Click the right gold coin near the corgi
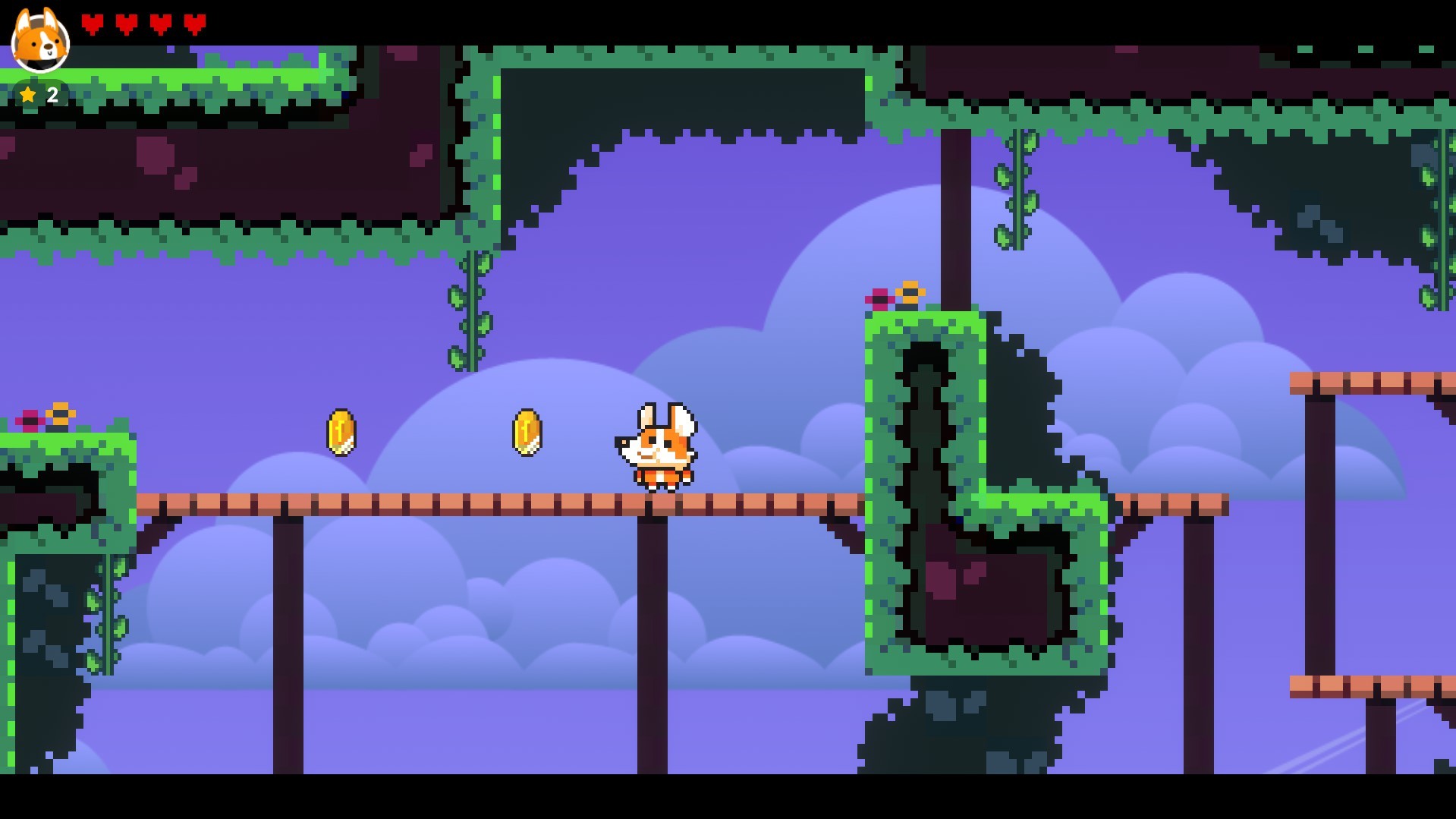The width and height of the screenshot is (1456, 819). pos(527,433)
